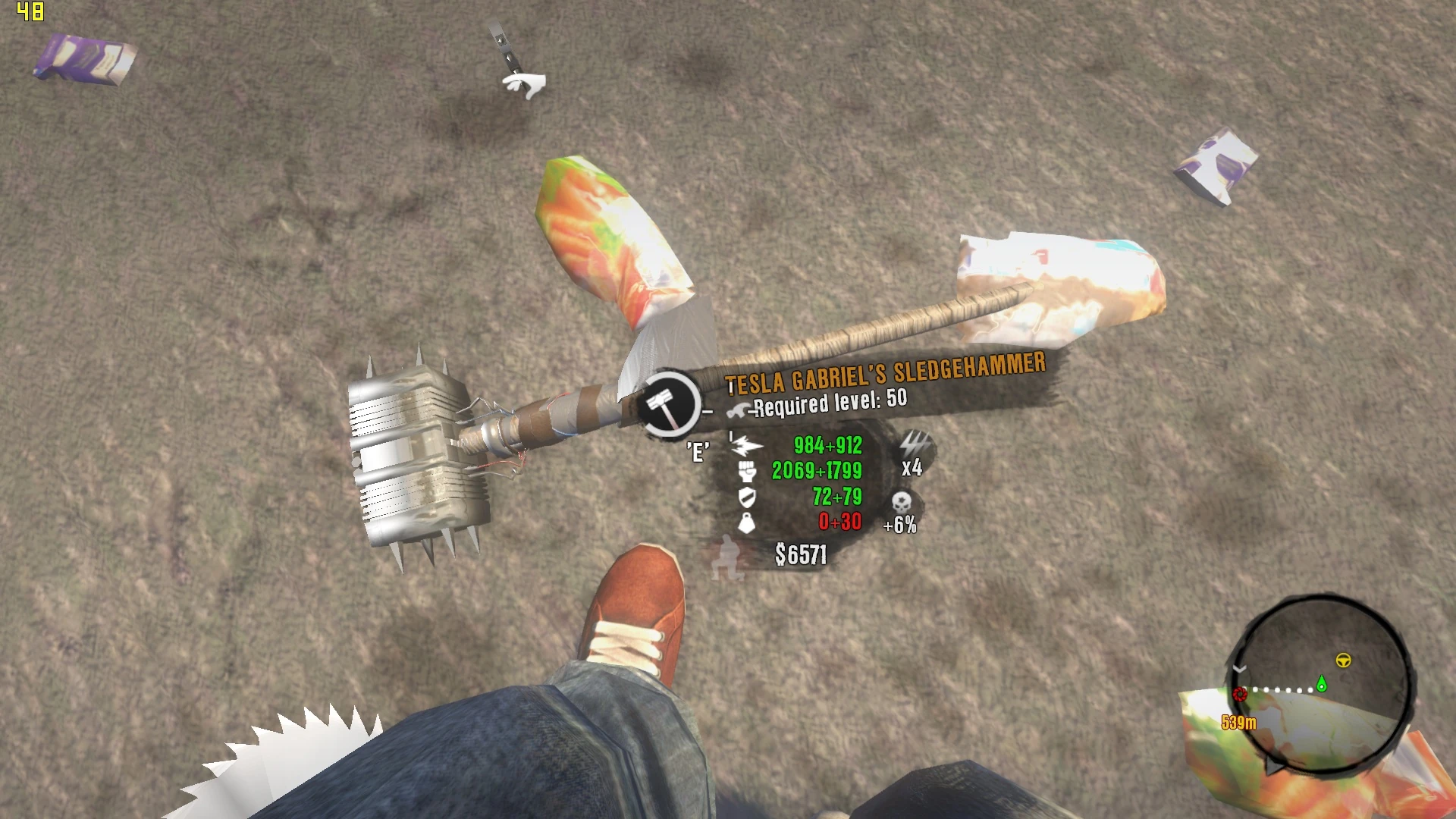
Task: Click the skull +6% dismember icon
Action: [901, 502]
